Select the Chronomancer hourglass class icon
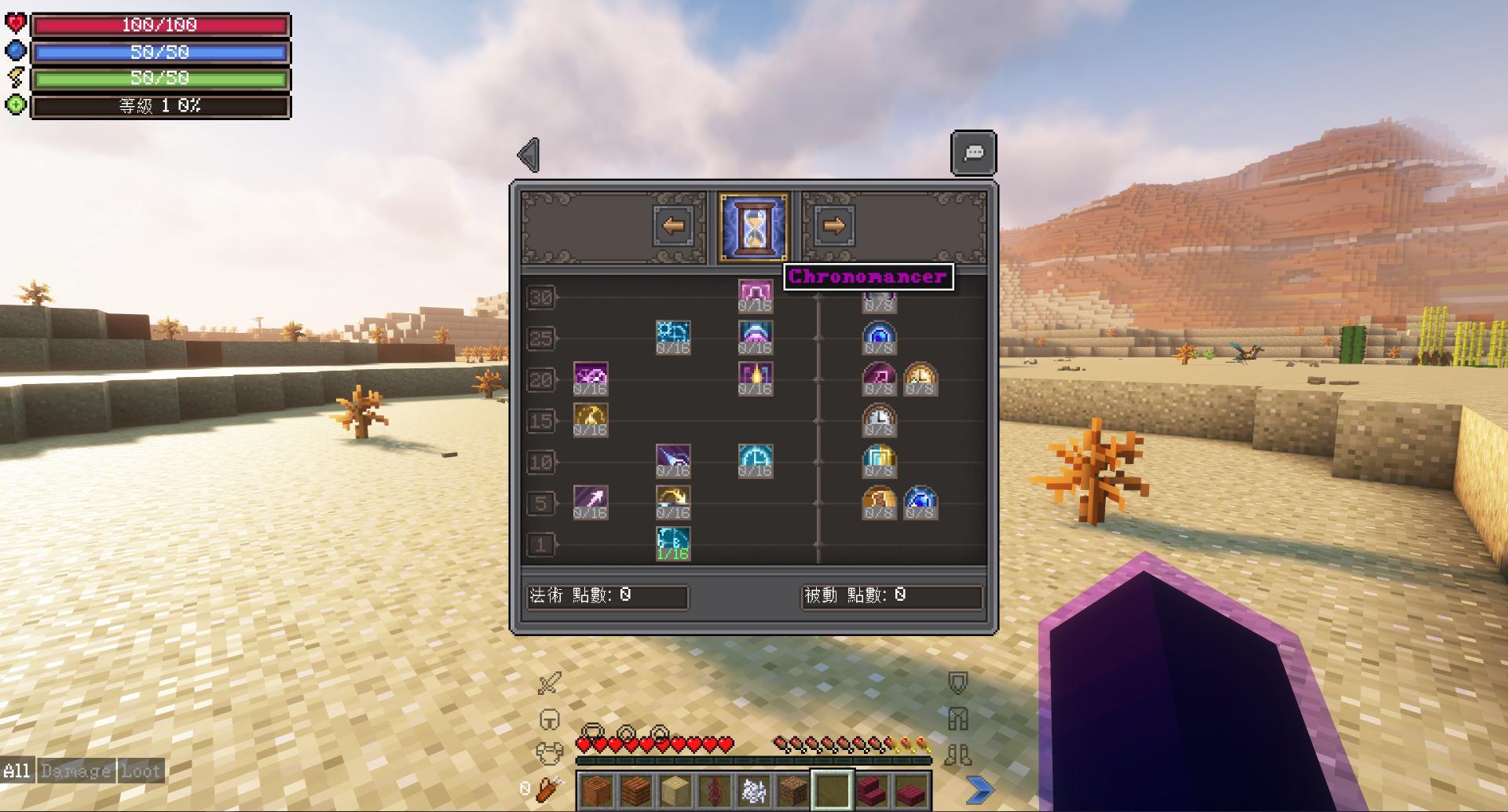The image size is (1508, 812). (x=752, y=227)
